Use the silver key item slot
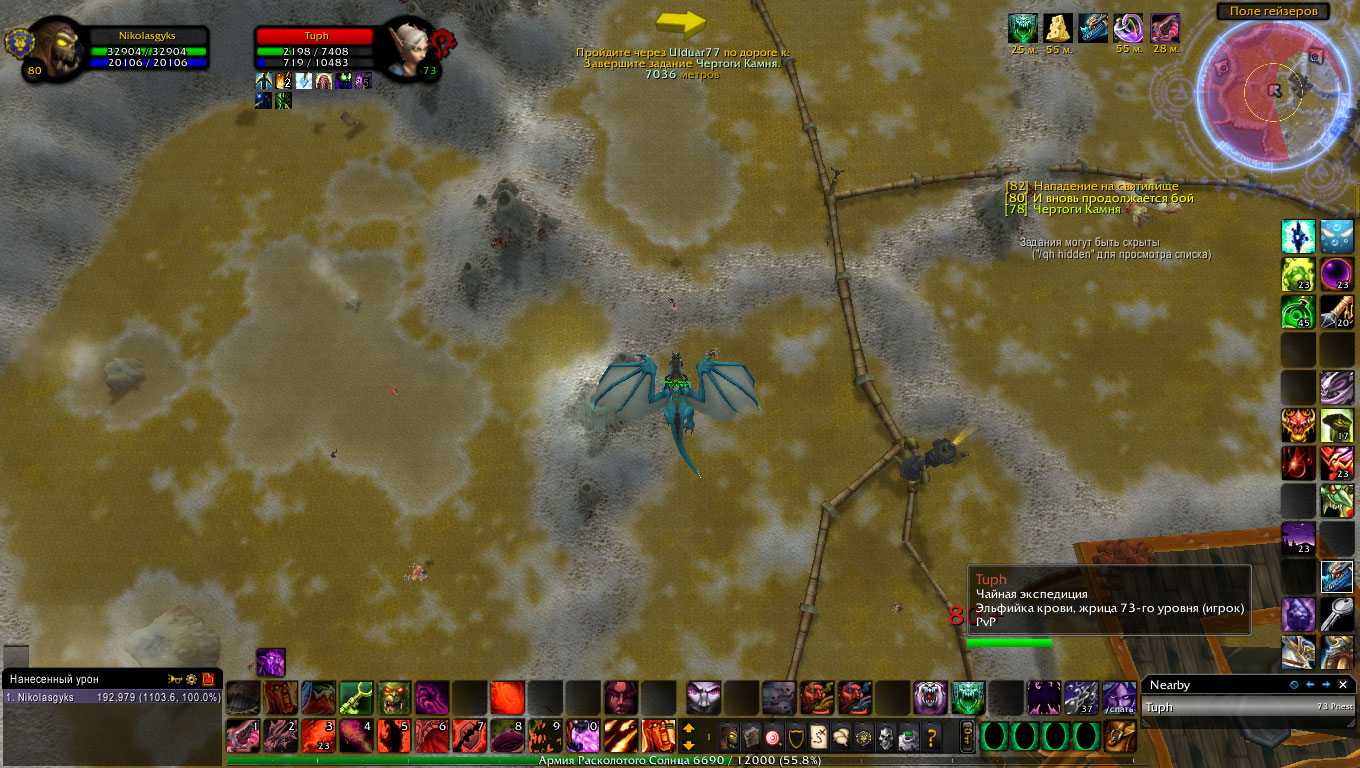The image size is (1360, 768). 1337,613
